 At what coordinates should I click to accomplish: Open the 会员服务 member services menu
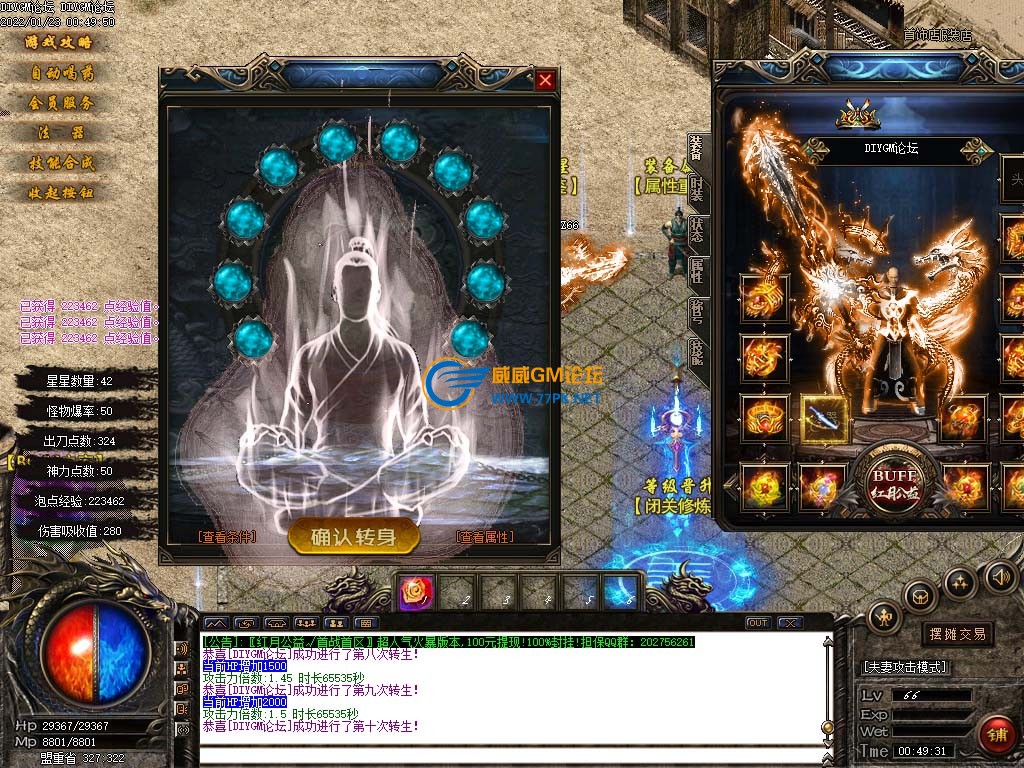coord(60,103)
